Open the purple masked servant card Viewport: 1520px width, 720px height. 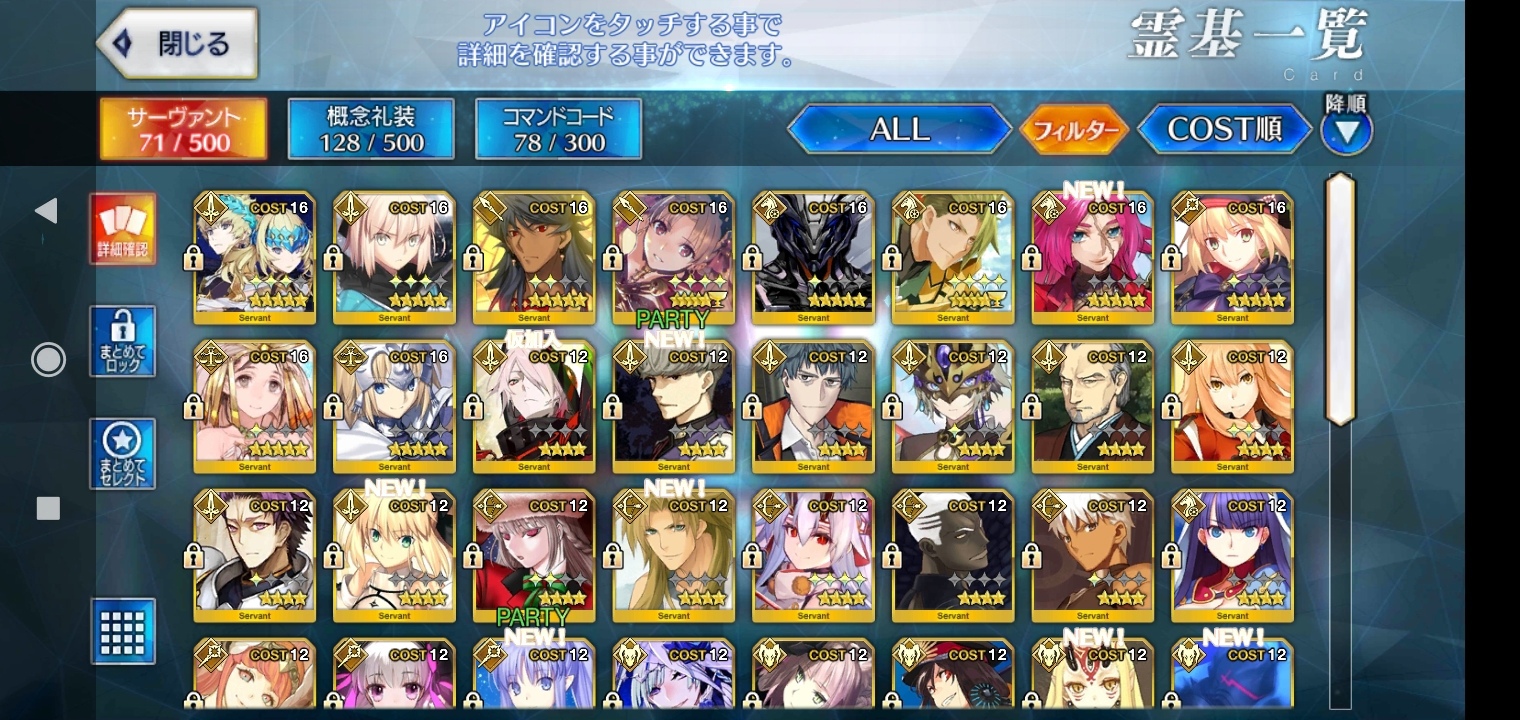pos(953,407)
